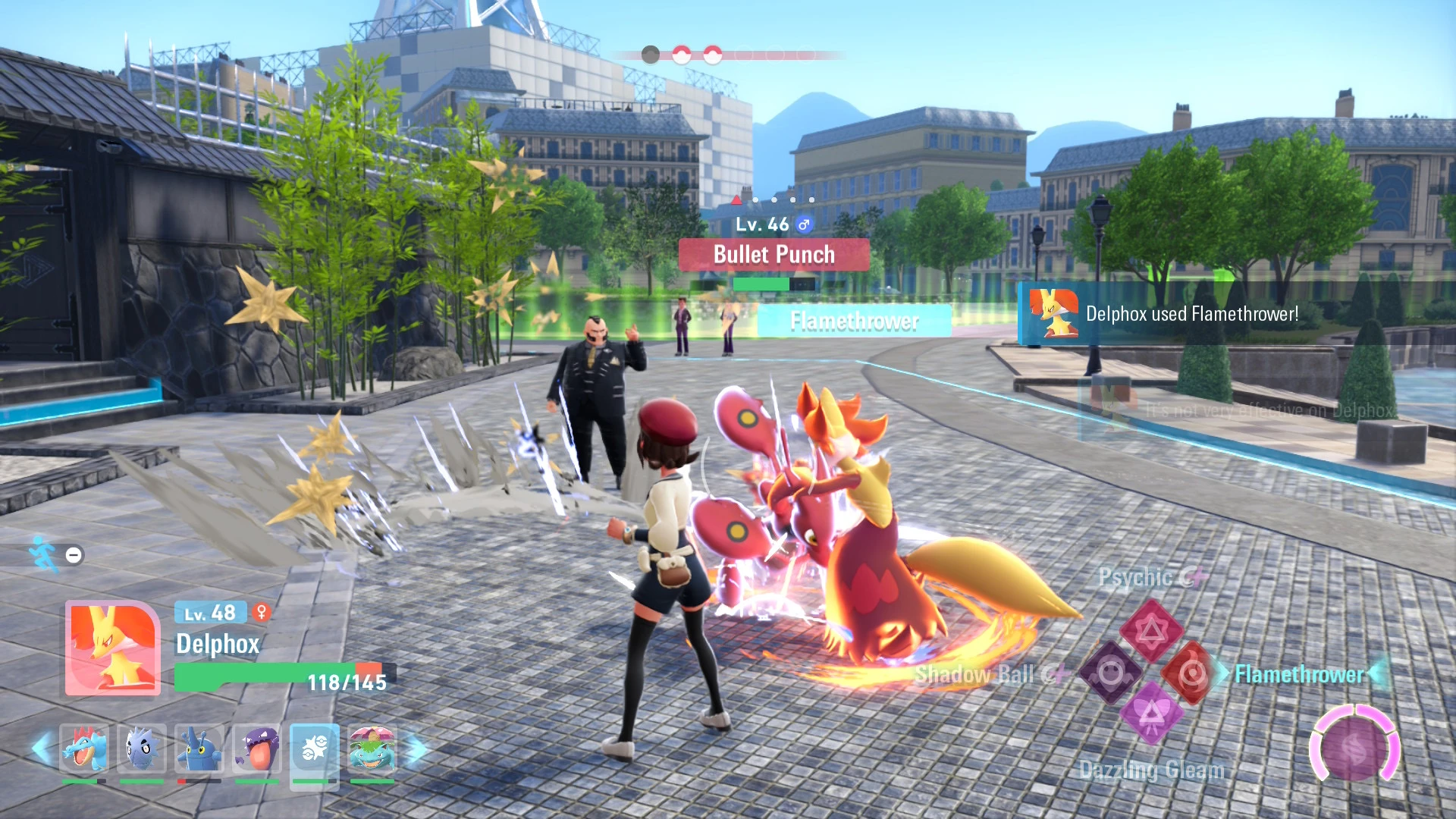Activate the Flamethrower move icon
1456x819 pixels.
click(1191, 673)
